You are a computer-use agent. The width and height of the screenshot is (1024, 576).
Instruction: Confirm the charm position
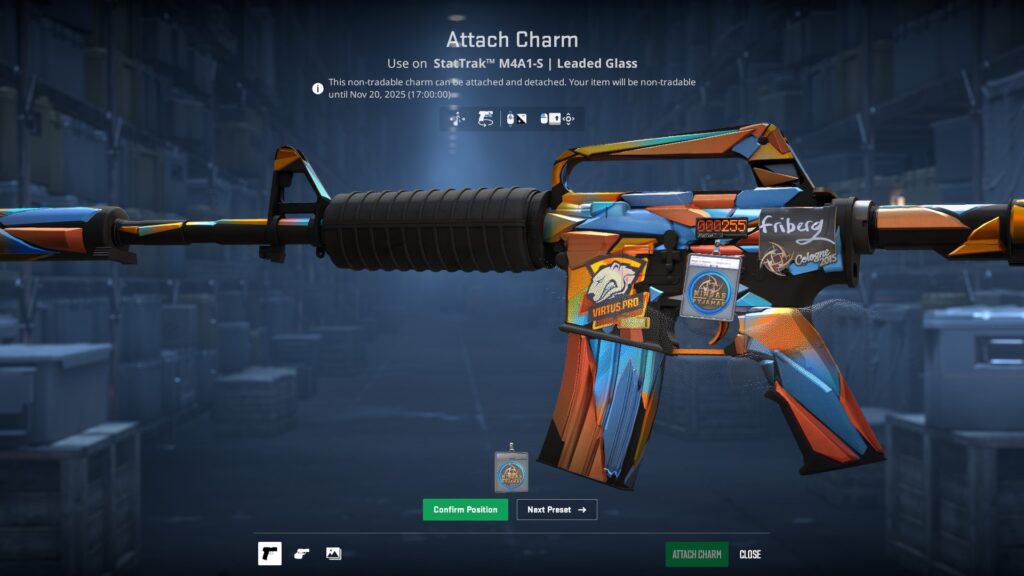pos(465,510)
